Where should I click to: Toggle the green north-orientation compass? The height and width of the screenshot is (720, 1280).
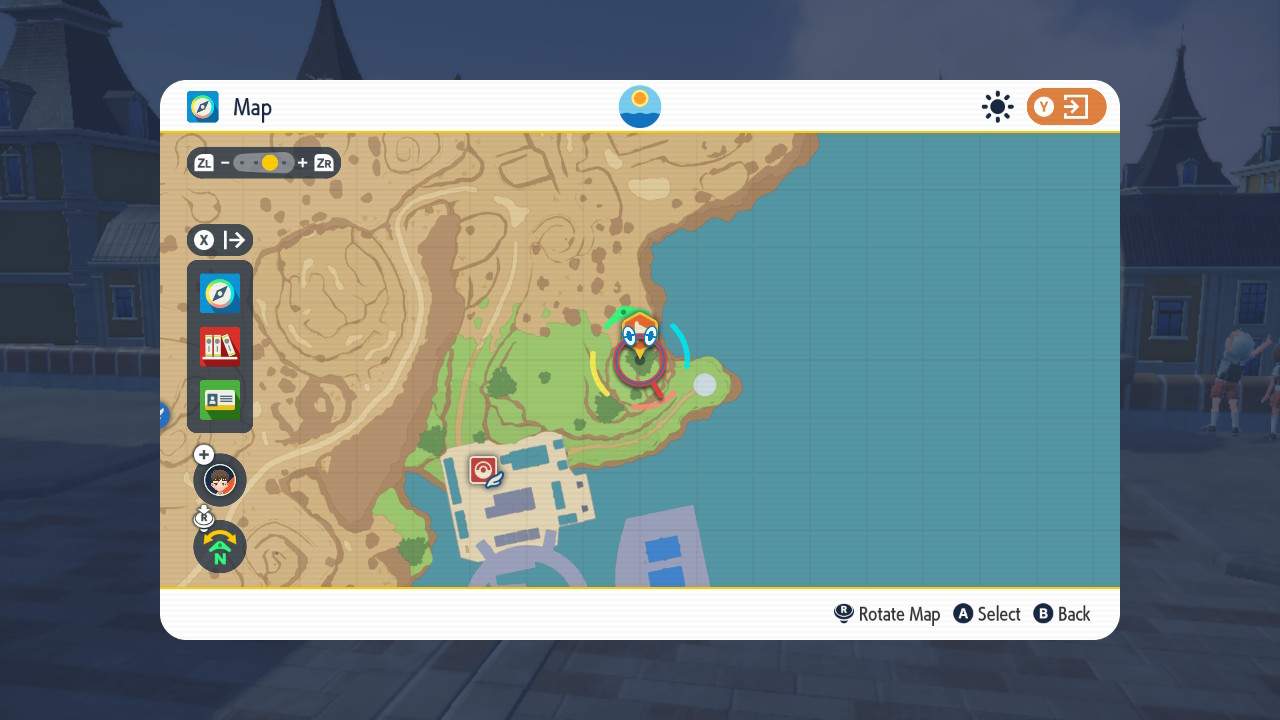click(x=219, y=547)
